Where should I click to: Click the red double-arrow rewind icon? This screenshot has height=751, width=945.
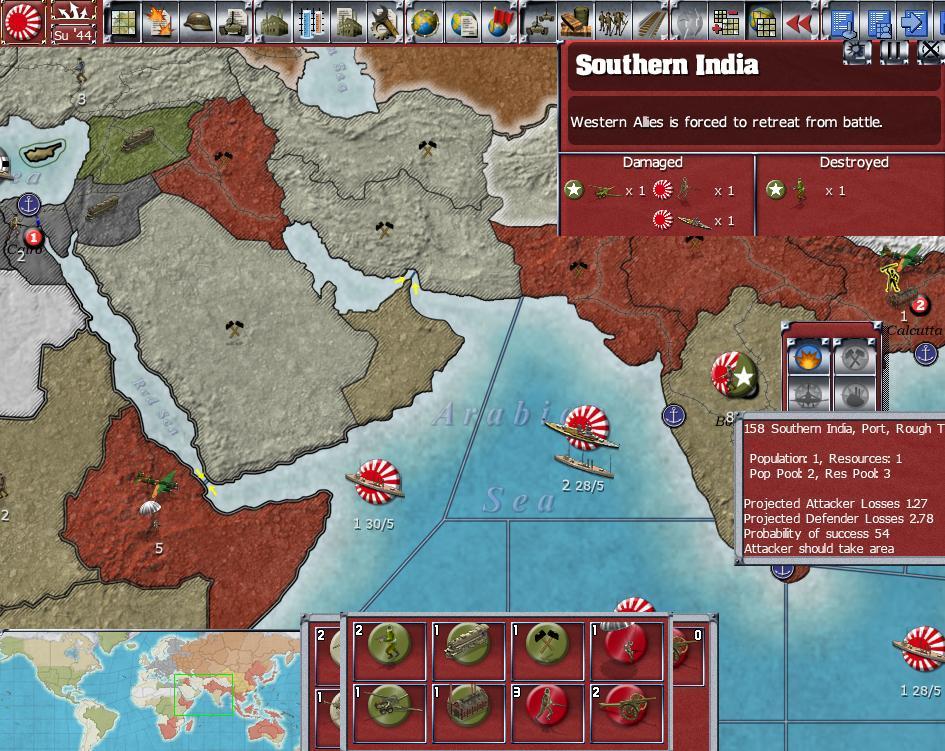click(x=797, y=21)
